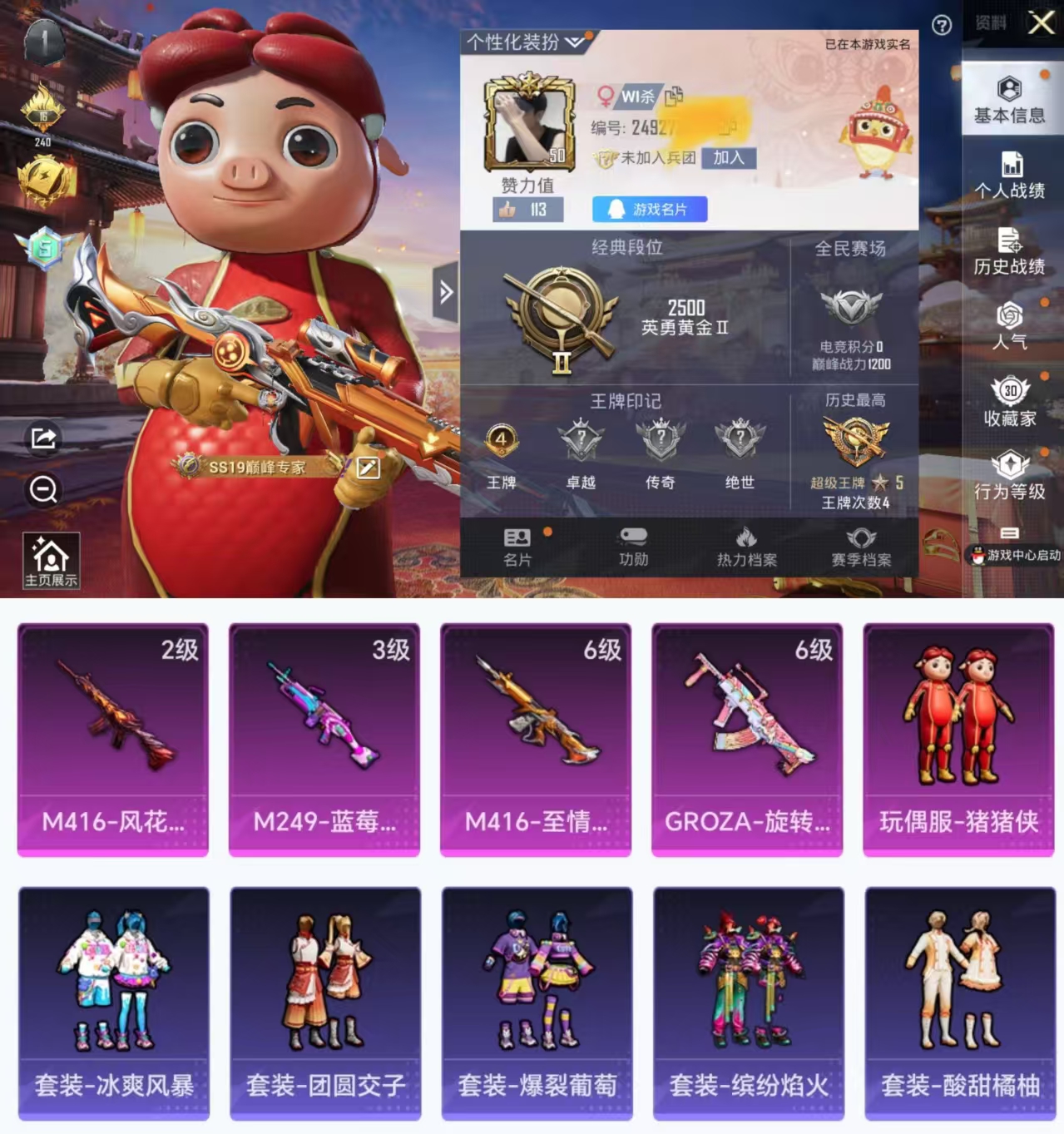
Task: Close the profile screen with the X
Action: point(1041,22)
